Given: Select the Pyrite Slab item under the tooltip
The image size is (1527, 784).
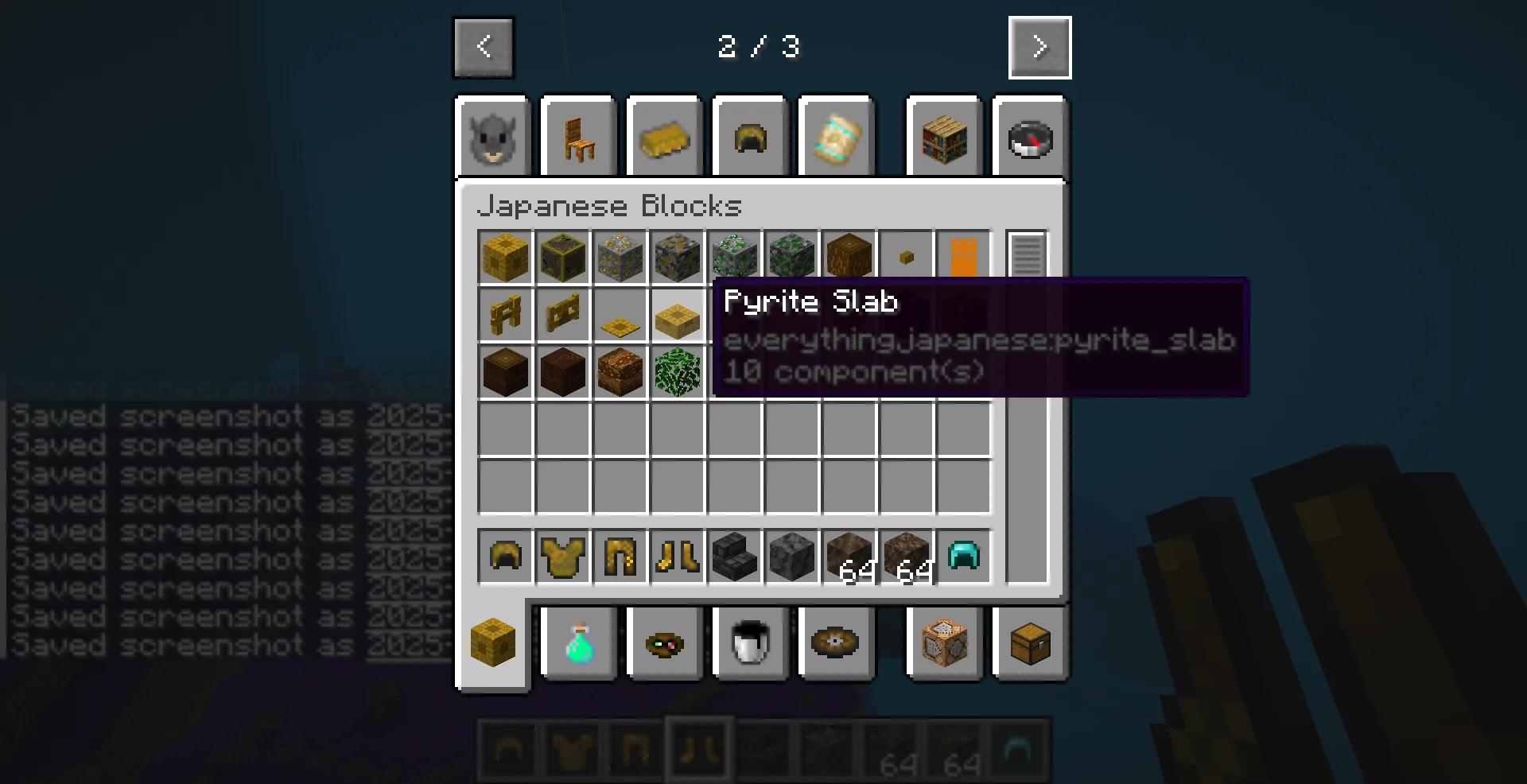Looking at the screenshot, I should tap(678, 315).
